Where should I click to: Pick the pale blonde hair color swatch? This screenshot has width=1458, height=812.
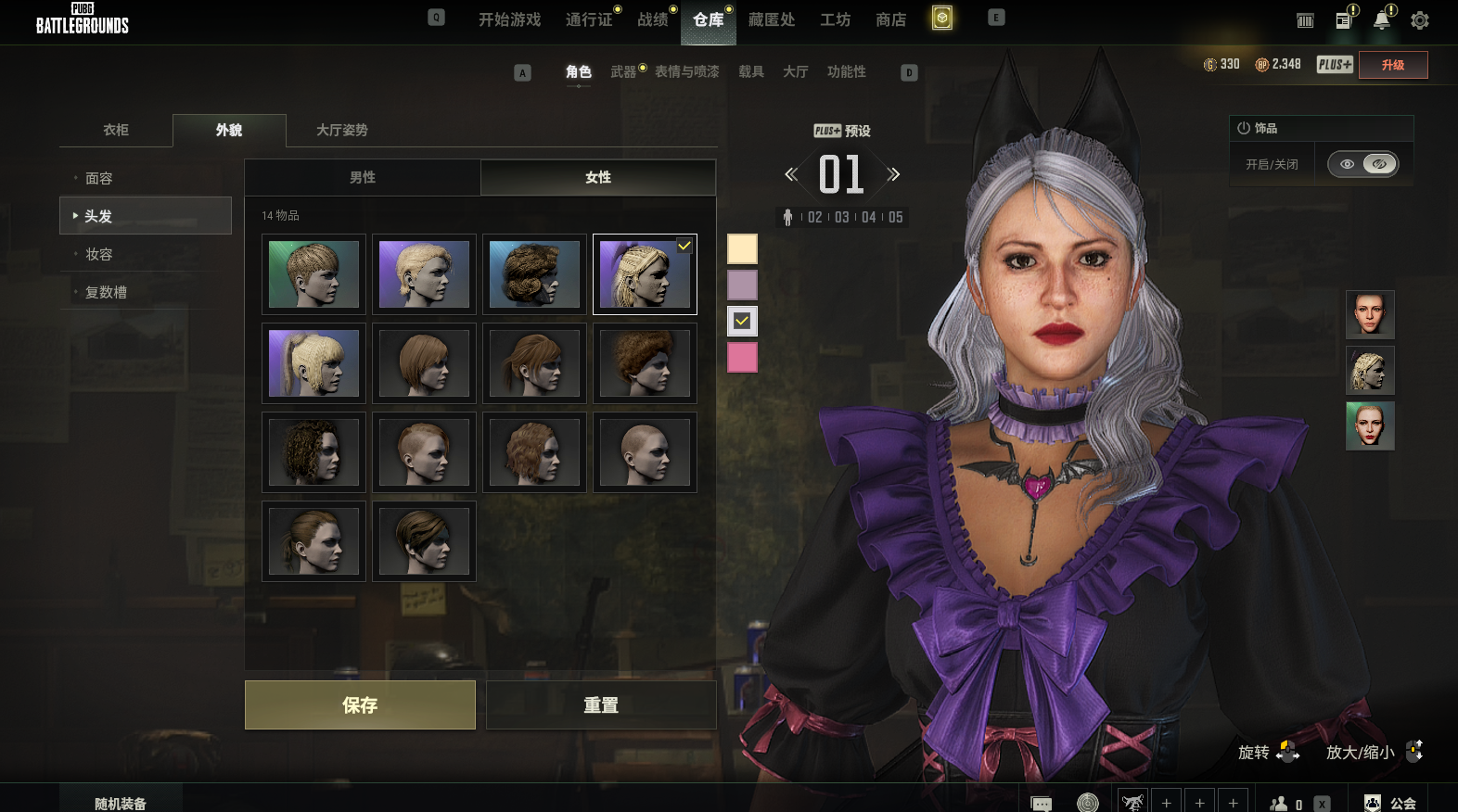click(x=742, y=248)
